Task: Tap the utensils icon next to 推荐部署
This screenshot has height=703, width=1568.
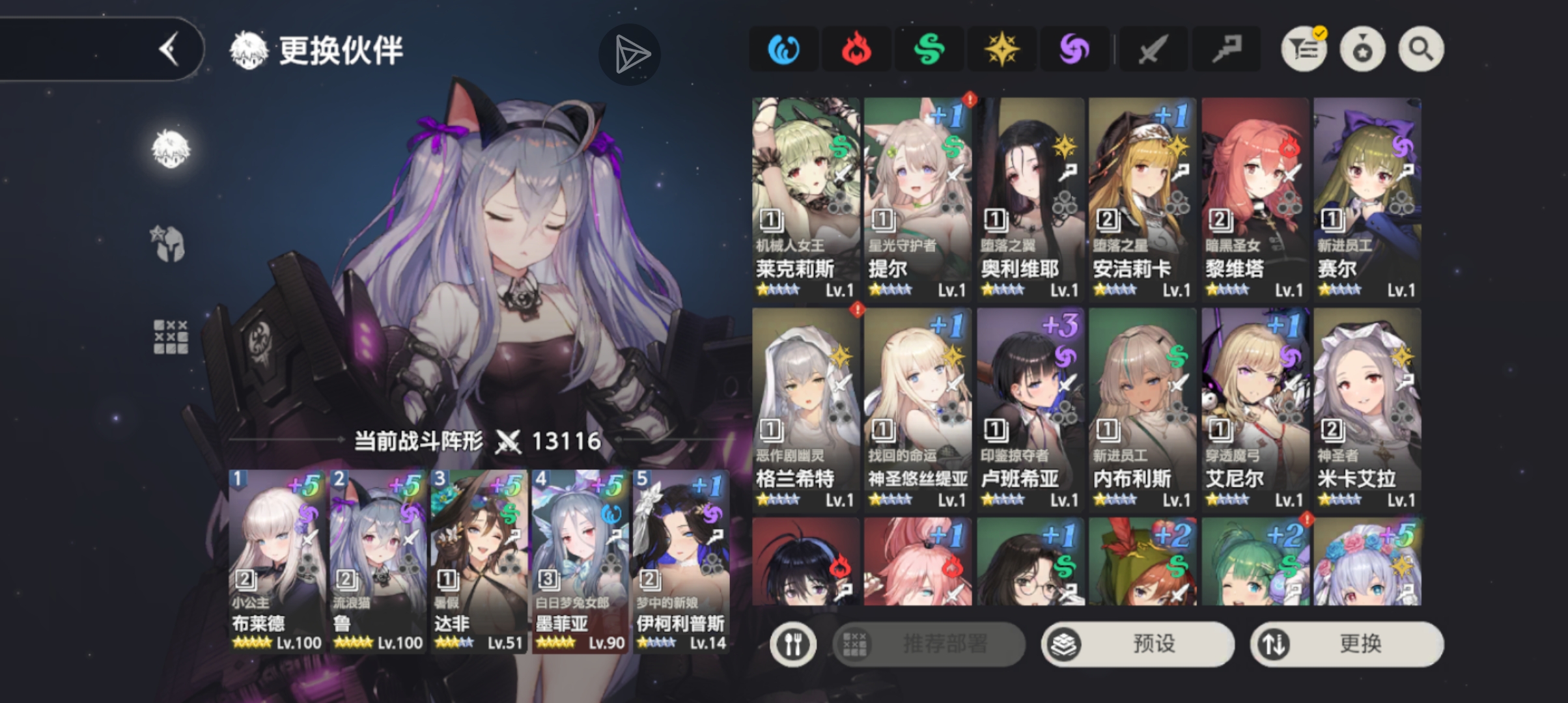Action: point(793,644)
